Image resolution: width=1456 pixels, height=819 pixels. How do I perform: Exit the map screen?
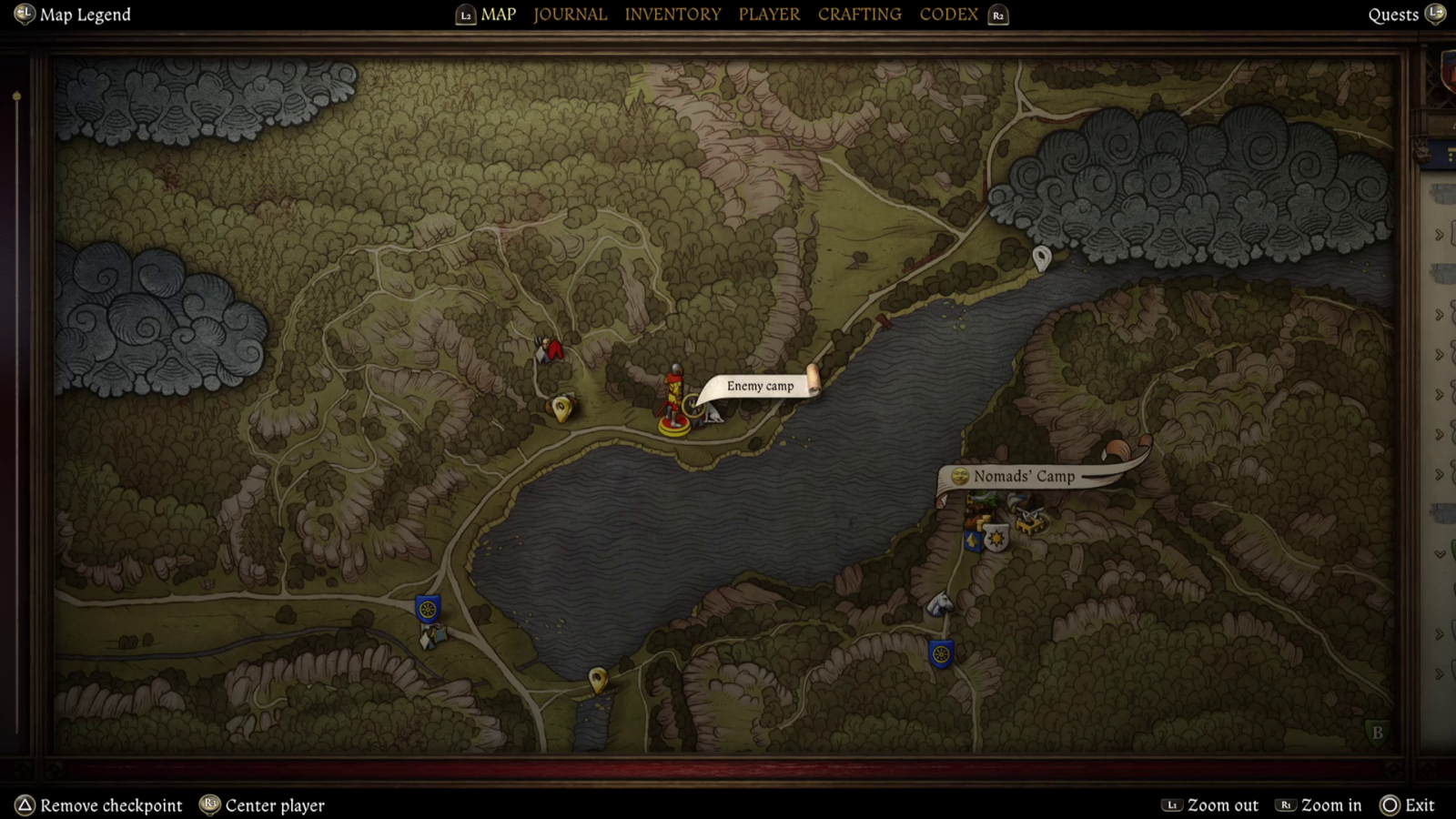tap(1419, 805)
